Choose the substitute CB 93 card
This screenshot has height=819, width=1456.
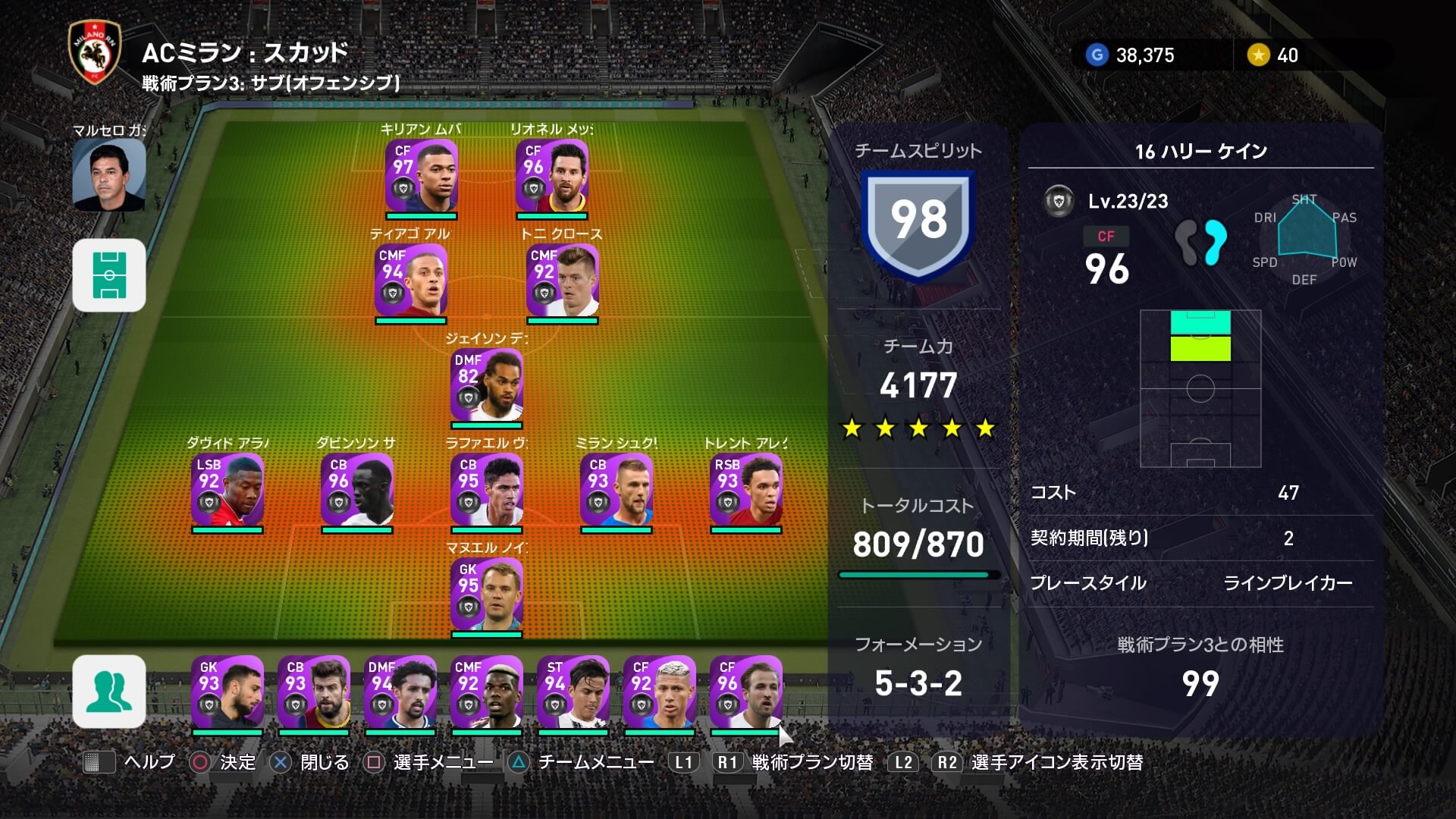[x=314, y=692]
